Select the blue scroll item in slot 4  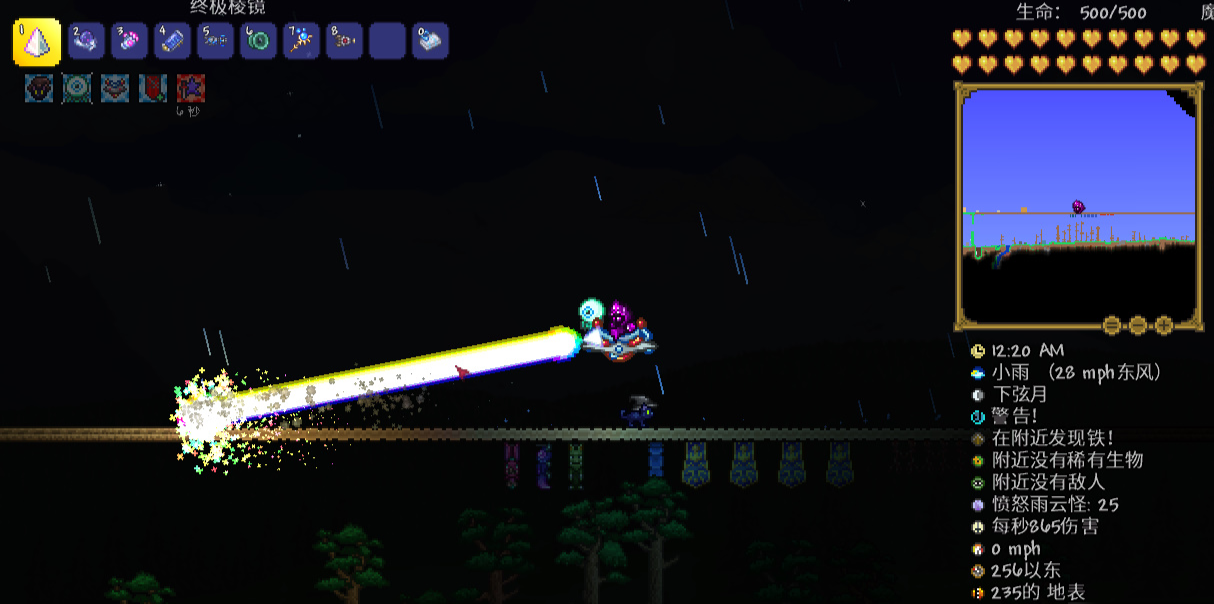[x=173, y=41]
